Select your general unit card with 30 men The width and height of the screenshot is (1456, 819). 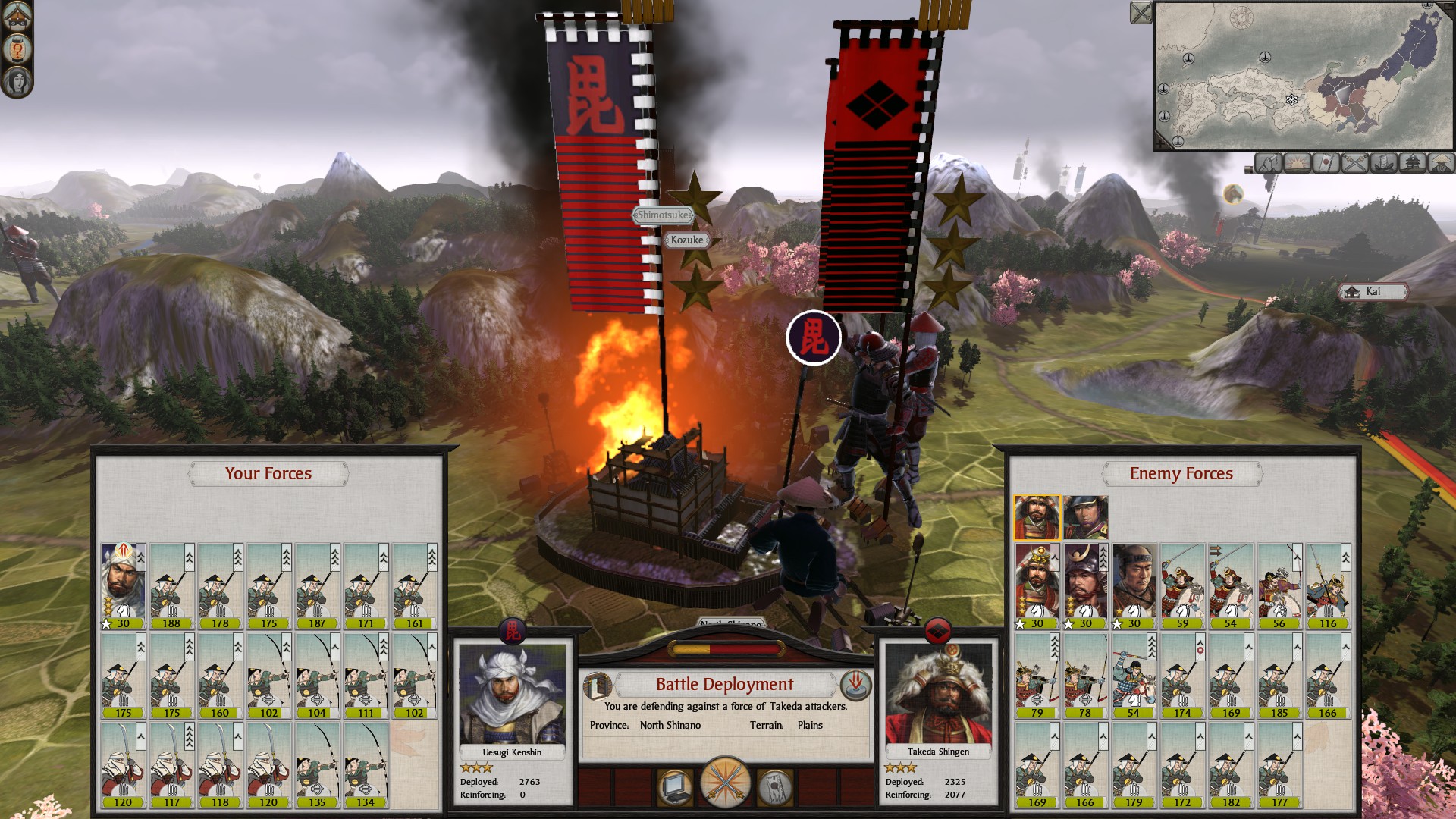pos(123,585)
